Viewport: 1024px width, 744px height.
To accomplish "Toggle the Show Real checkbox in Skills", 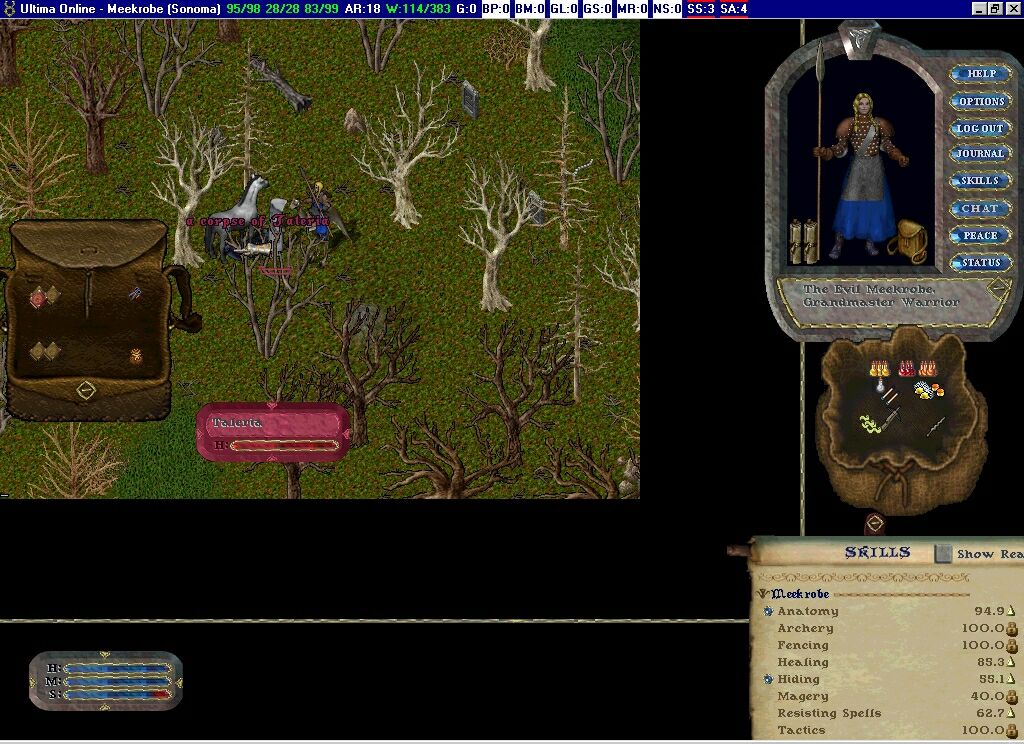I will click(x=943, y=553).
